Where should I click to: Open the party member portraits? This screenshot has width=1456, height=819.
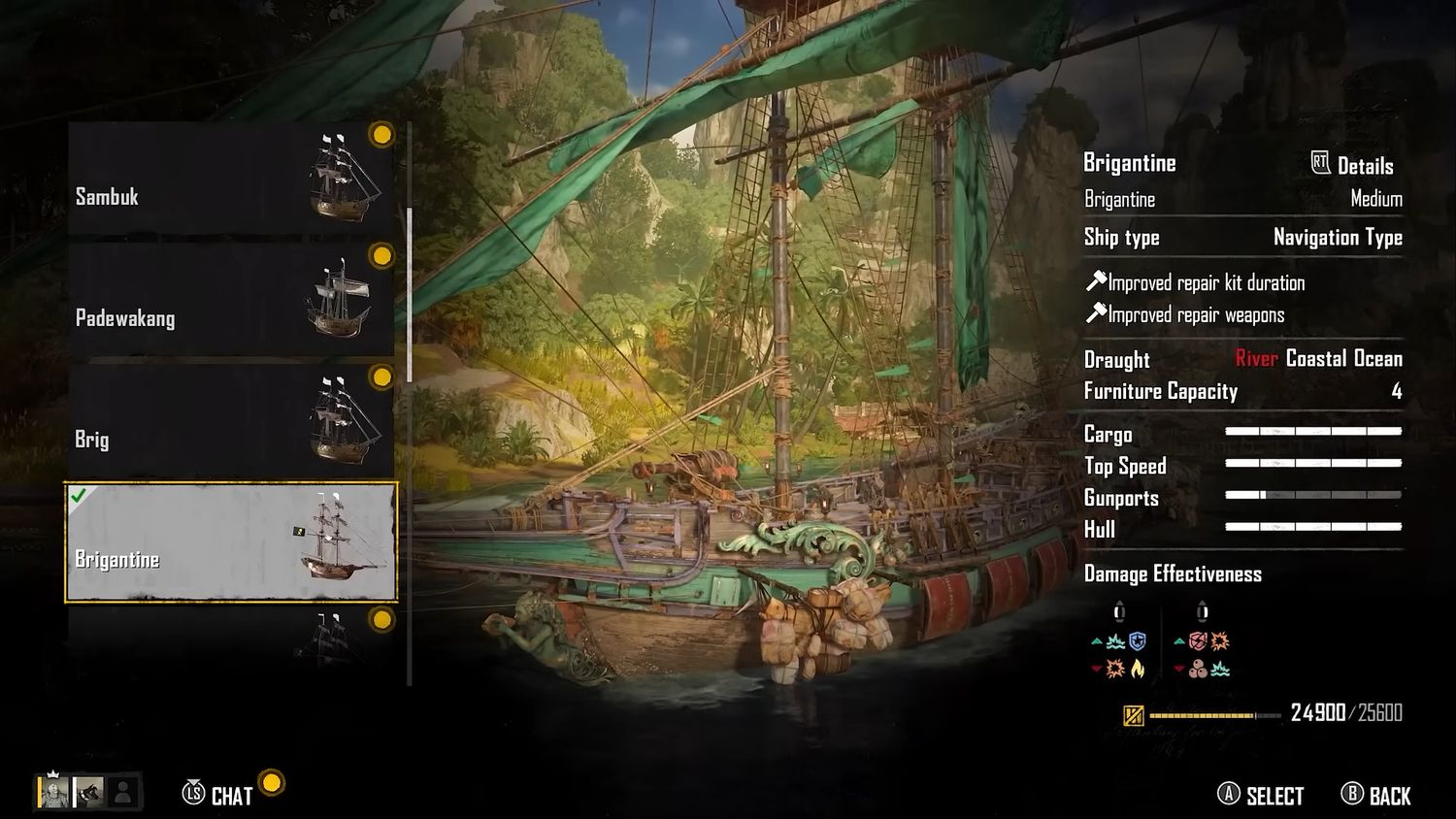click(x=87, y=792)
